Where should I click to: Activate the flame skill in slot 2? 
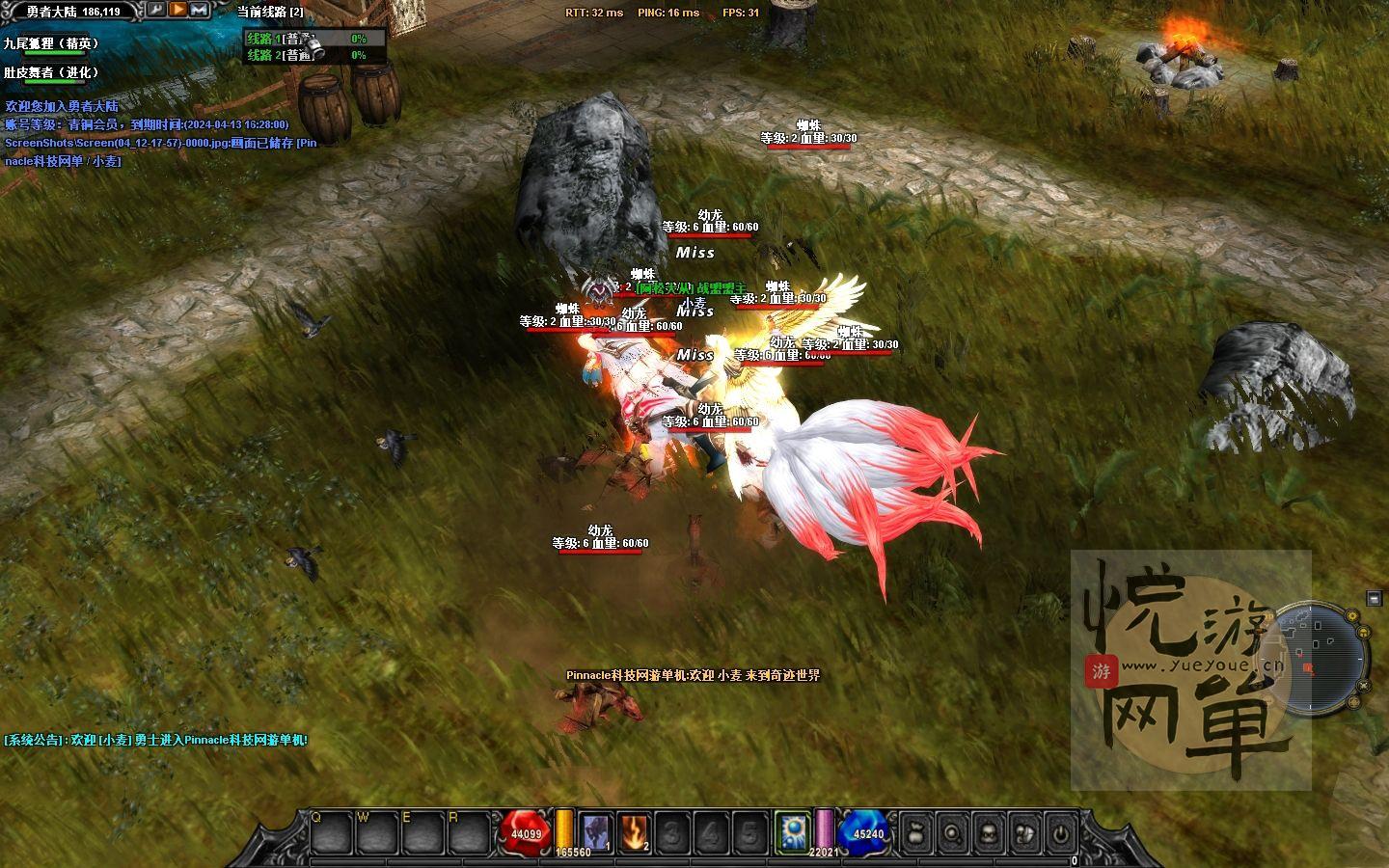(x=634, y=831)
